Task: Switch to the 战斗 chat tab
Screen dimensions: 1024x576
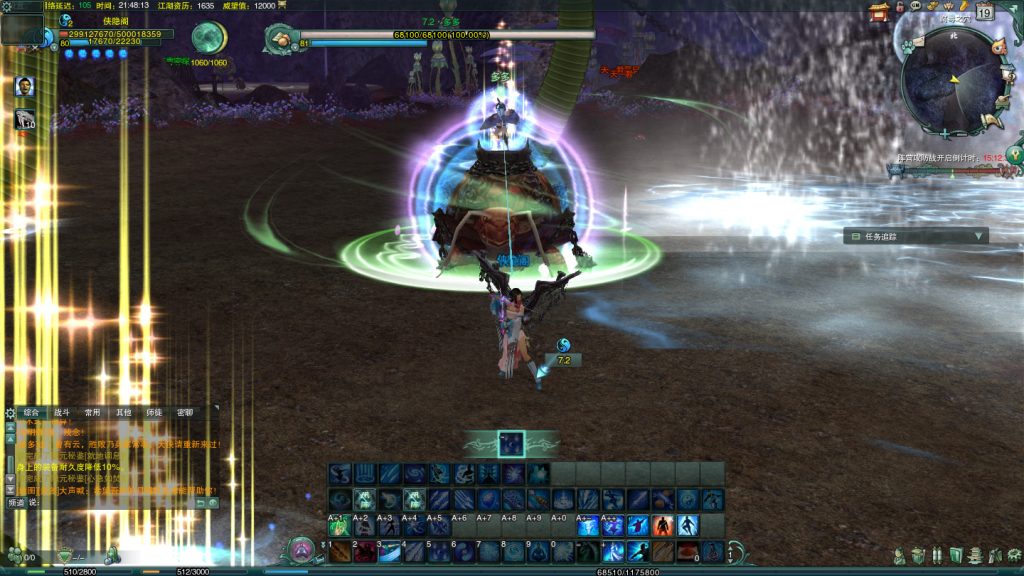Action: 62,412
